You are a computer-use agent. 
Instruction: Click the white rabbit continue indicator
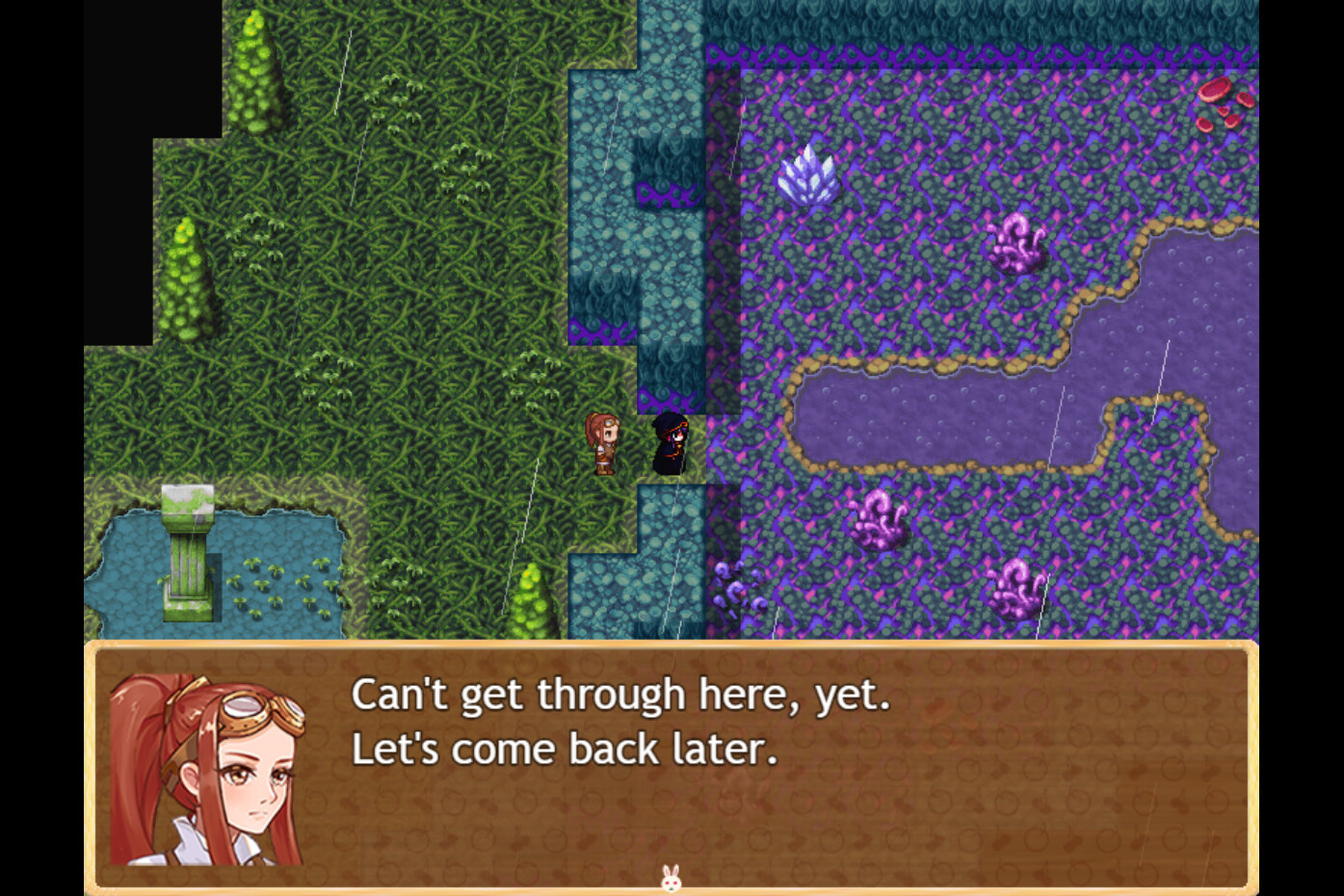pyautogui.click(x=672, y=879)
